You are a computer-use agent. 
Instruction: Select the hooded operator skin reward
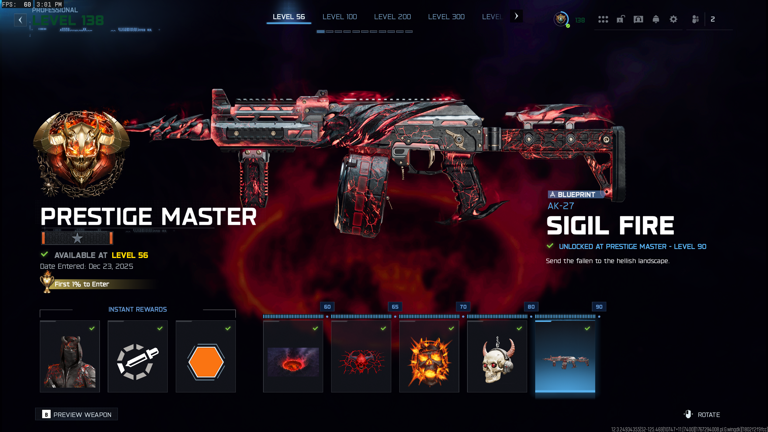pos(70,357)
